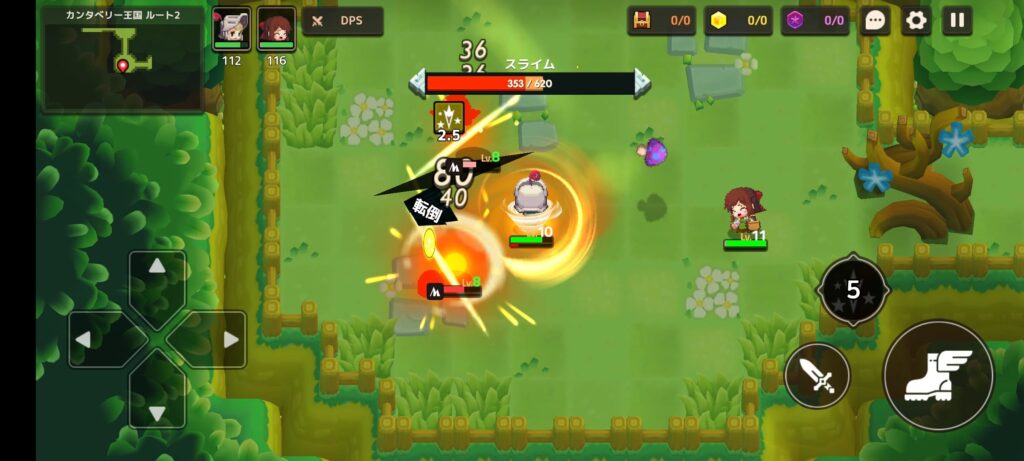Pause the game

pos(957,20)
